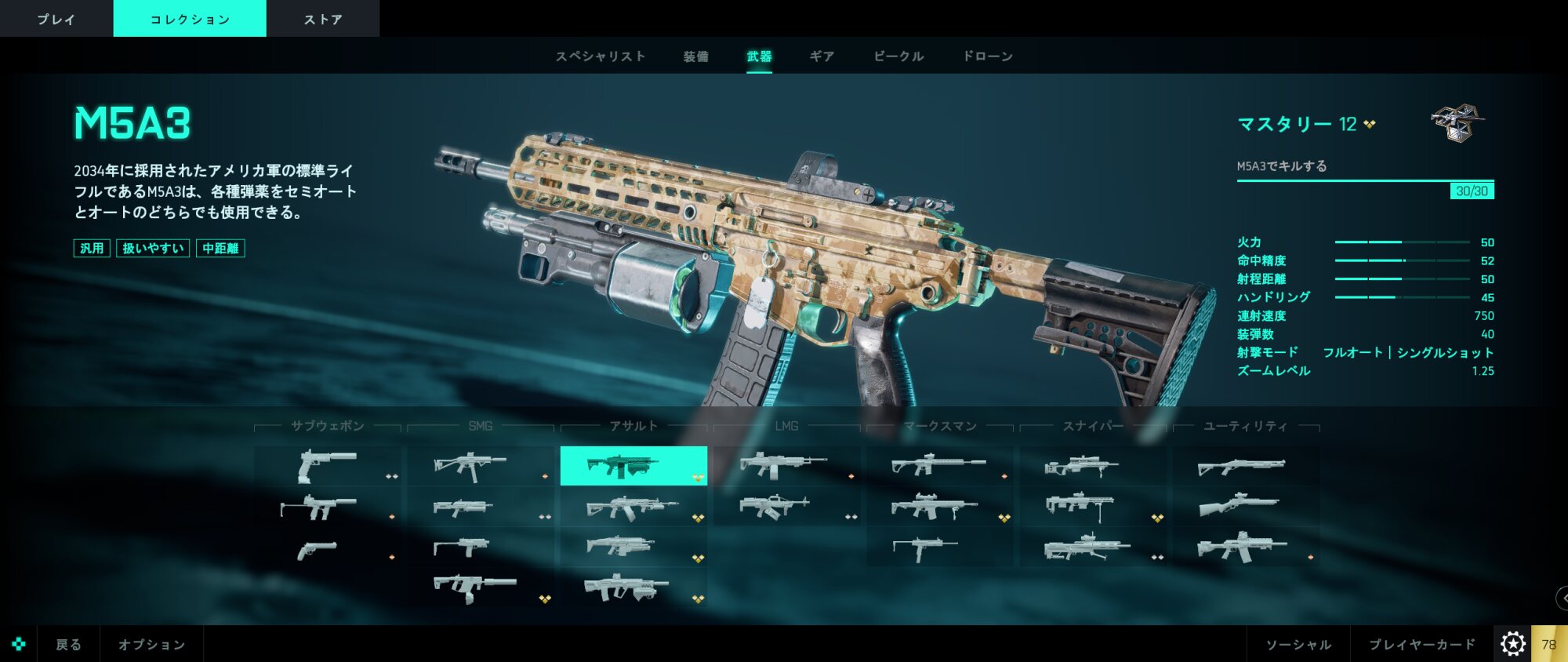This screenshot has width=1568, height=662.
Task: View the プレイヤーカード
Action: (1421, 644)
